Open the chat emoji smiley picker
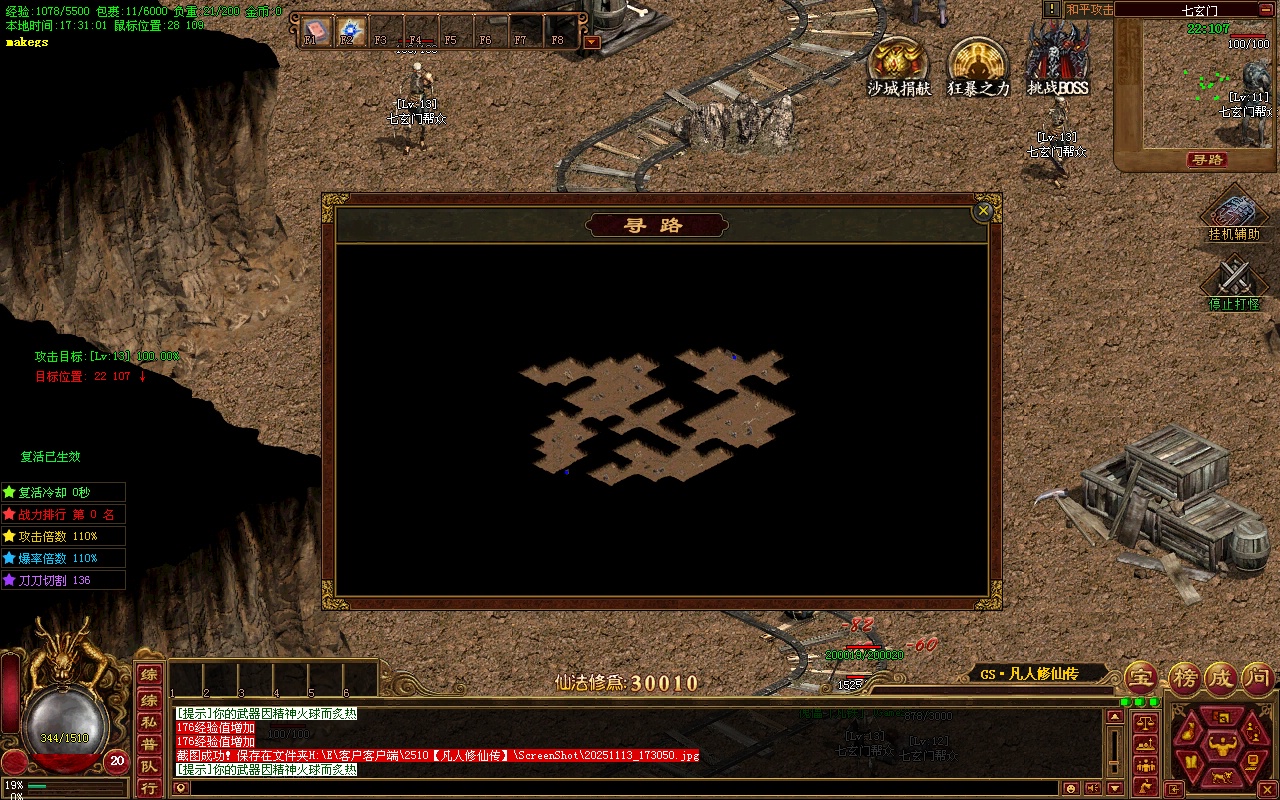 point(1072,788)
